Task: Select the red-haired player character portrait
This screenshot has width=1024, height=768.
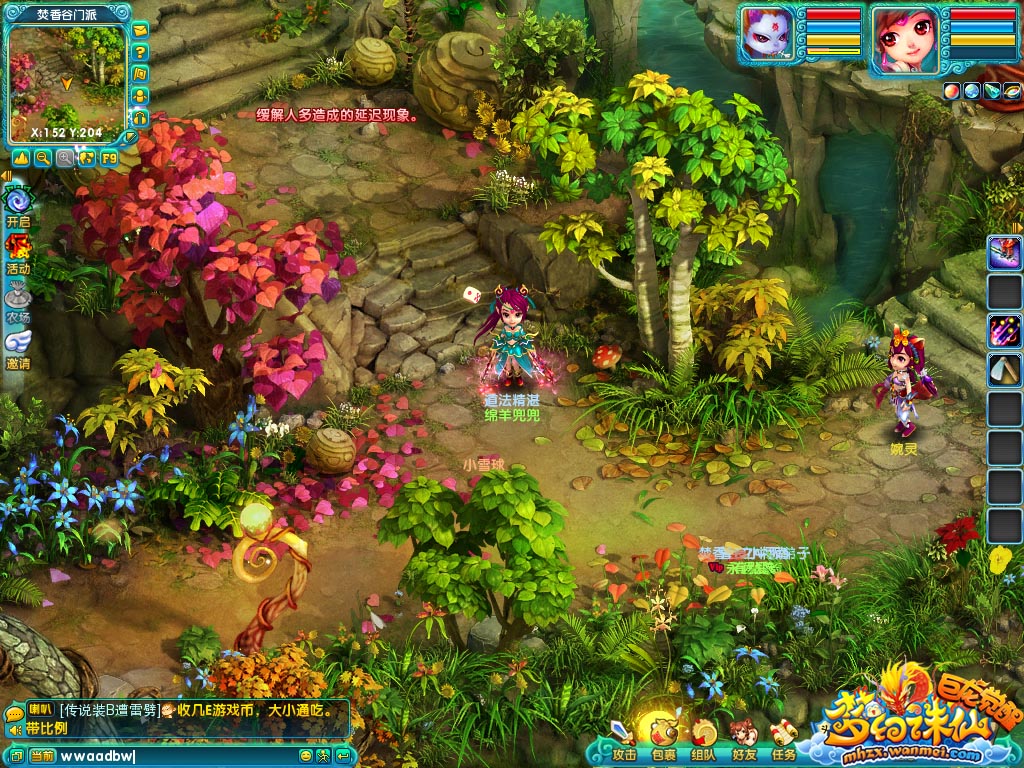Action: (x=904, y=40)
